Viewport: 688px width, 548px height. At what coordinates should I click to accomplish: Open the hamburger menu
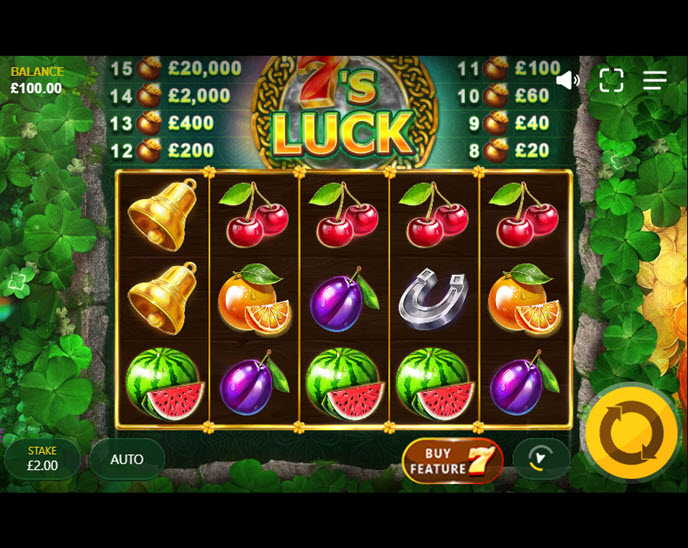(655, 80)
